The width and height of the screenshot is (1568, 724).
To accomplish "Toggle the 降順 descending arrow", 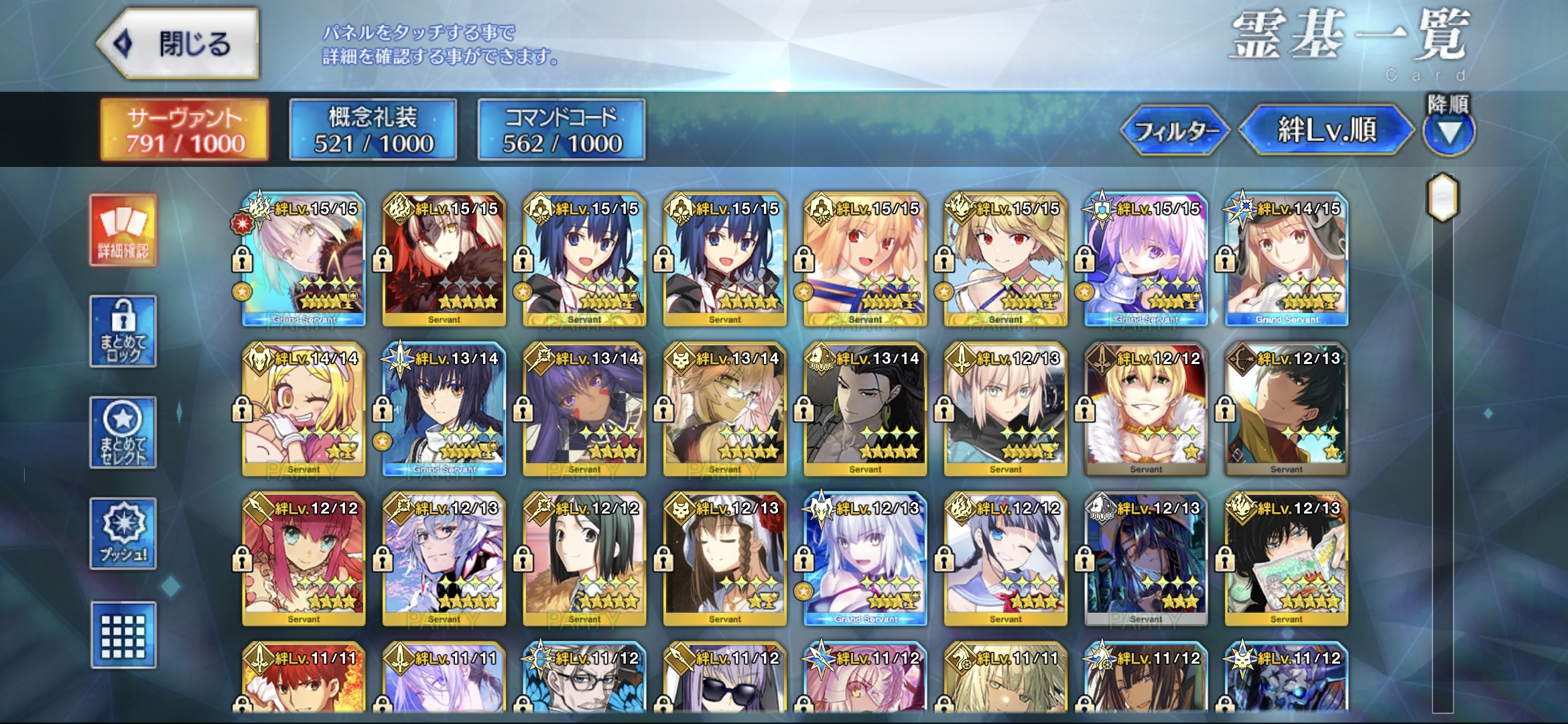I will tap(1449, 131).
